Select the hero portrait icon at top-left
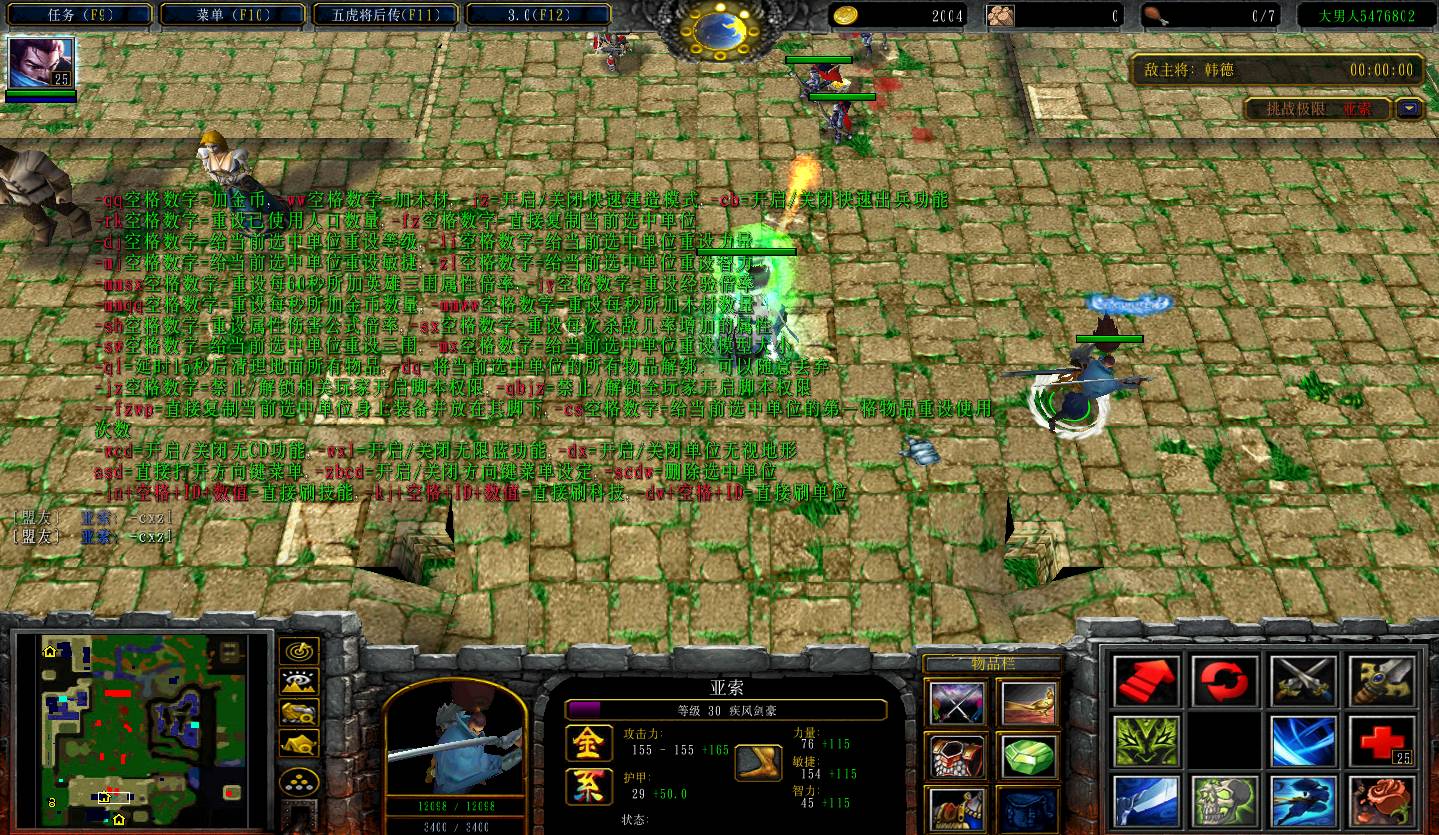The height and width of the screenshot is (835, 1439). tap(41, 63)
